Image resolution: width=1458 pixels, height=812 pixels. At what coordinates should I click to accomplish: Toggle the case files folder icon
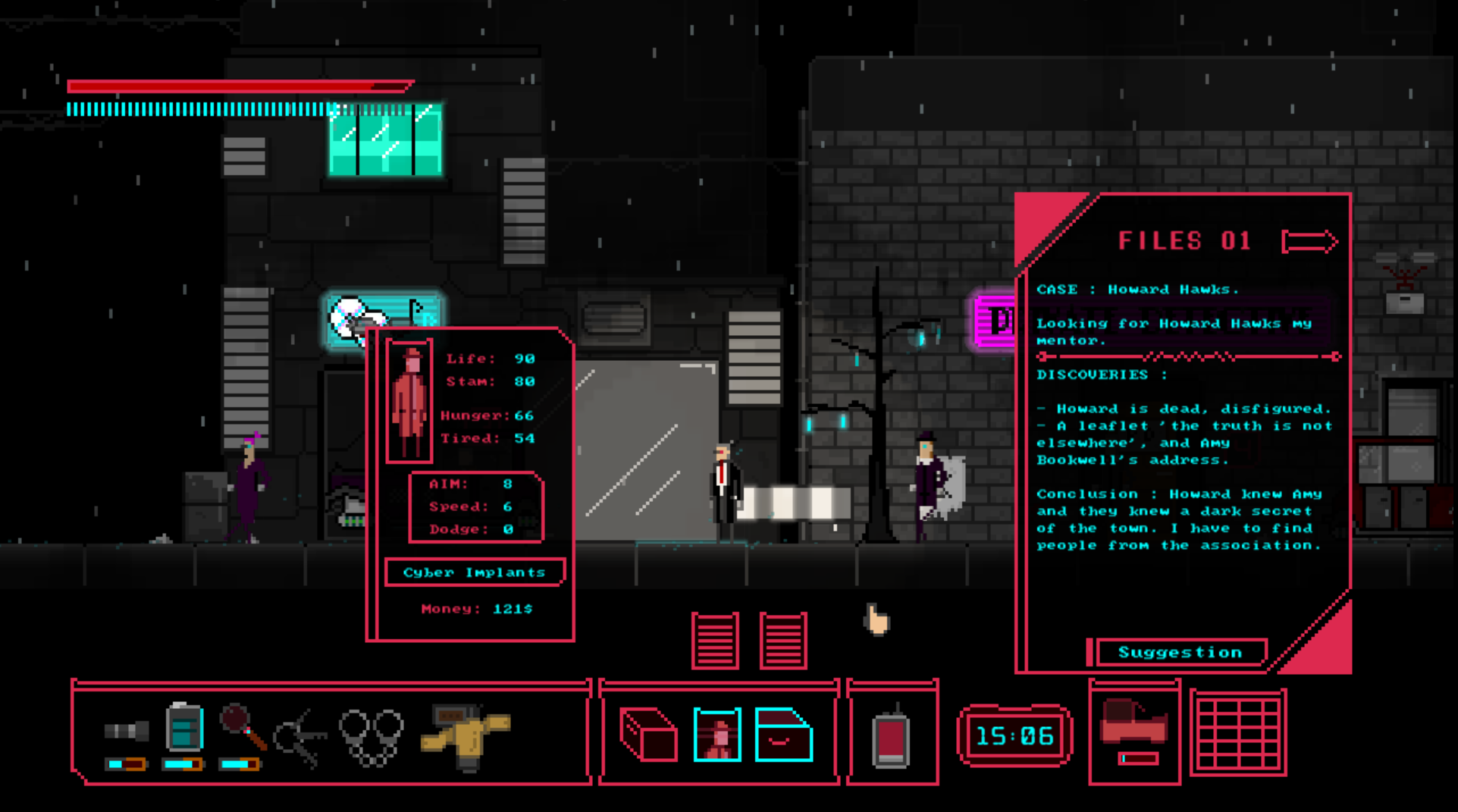click(783, 734)
